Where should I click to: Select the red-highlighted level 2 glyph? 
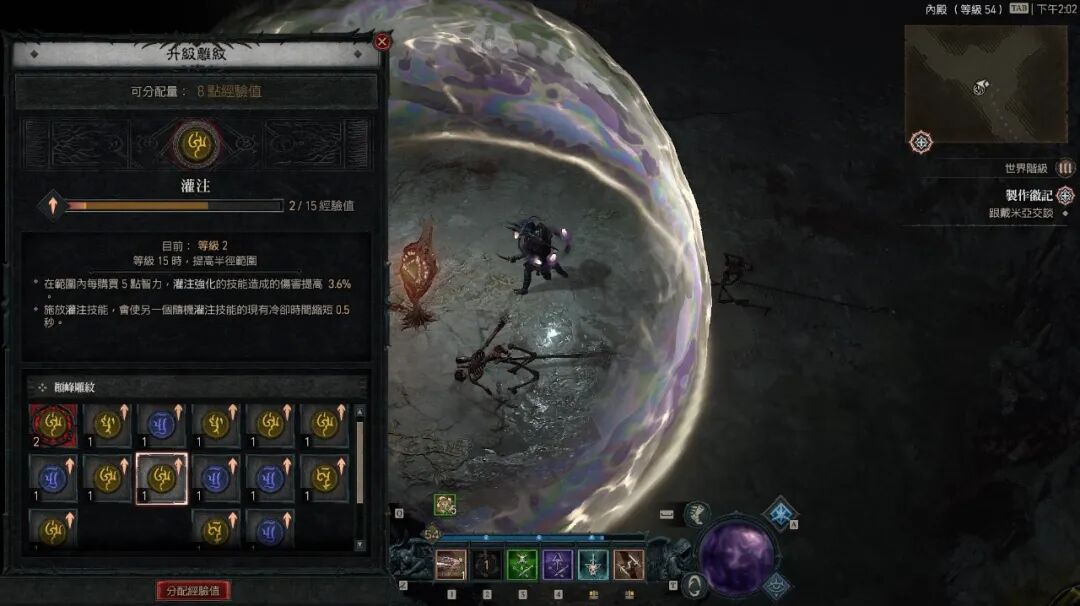[x=52, y=425]
